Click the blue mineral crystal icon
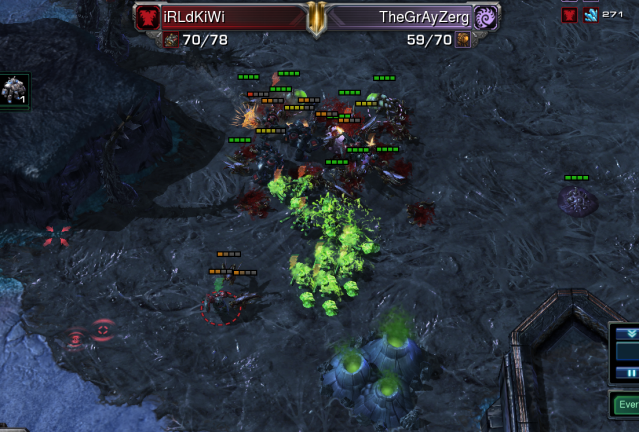 (x=590, y=15)
